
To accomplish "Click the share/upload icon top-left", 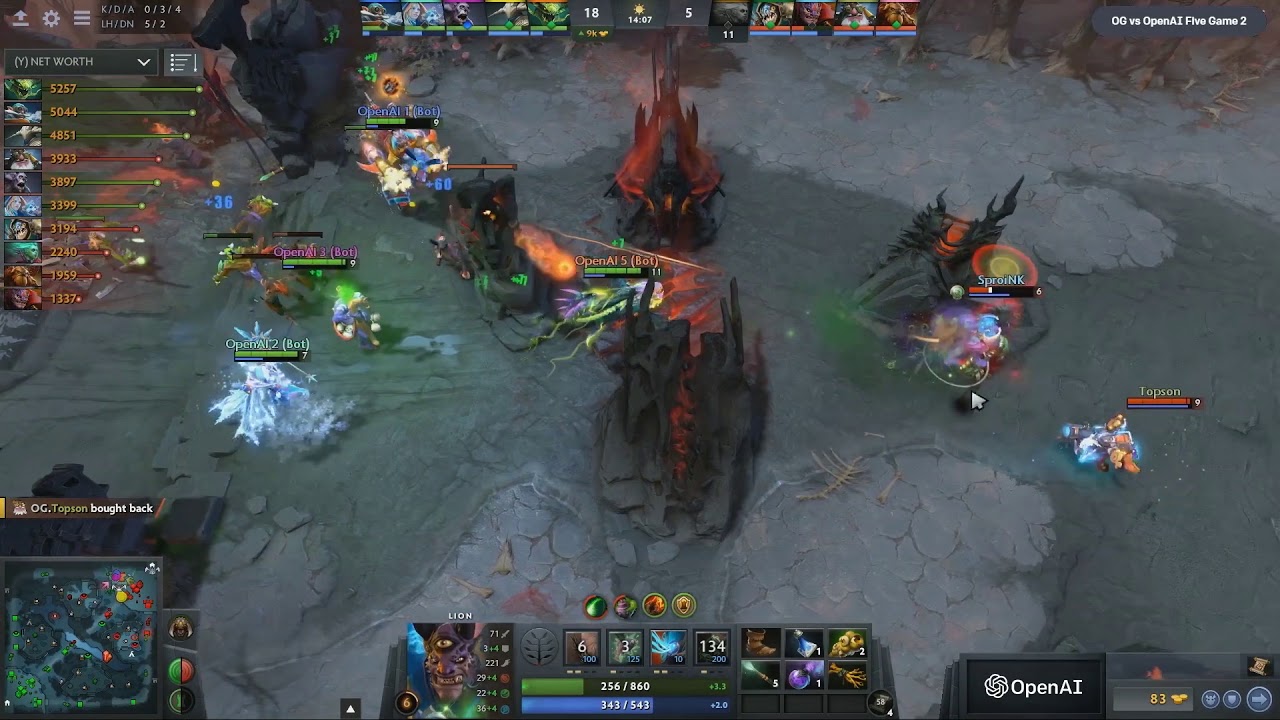I will point(22,17).
